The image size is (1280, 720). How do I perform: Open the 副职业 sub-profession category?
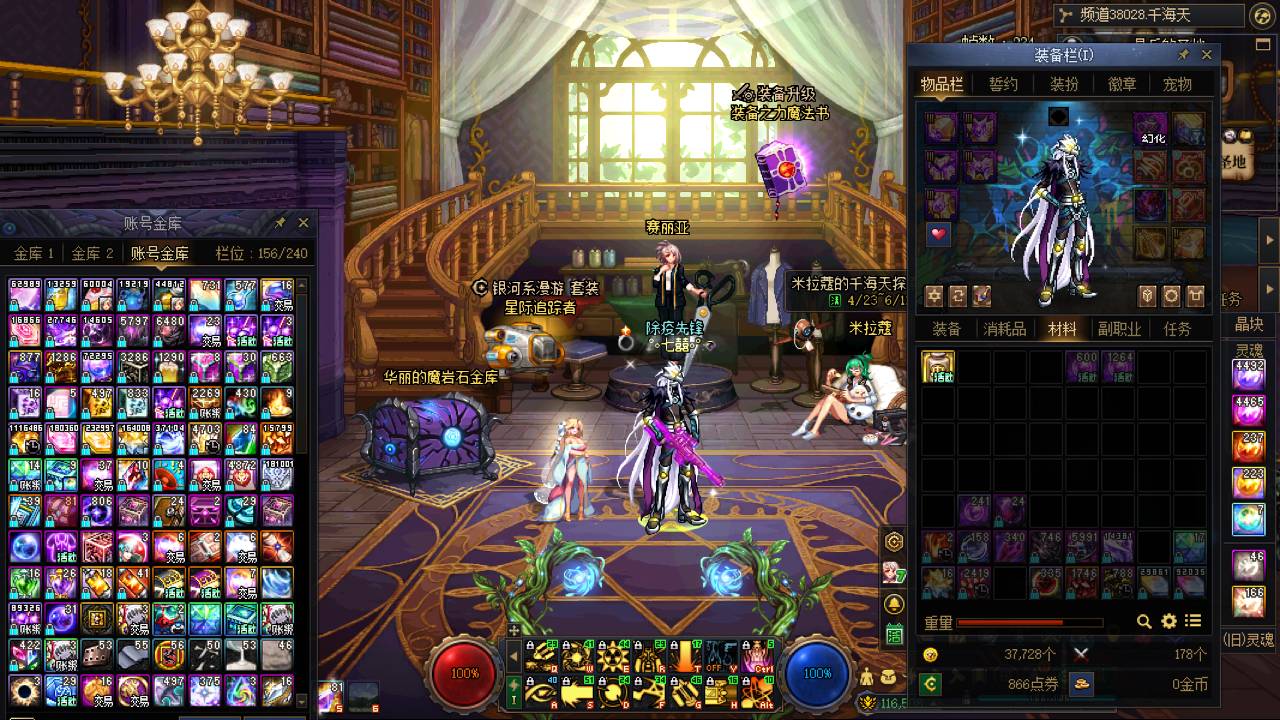pyautogui.click(x=1119, y=329)
